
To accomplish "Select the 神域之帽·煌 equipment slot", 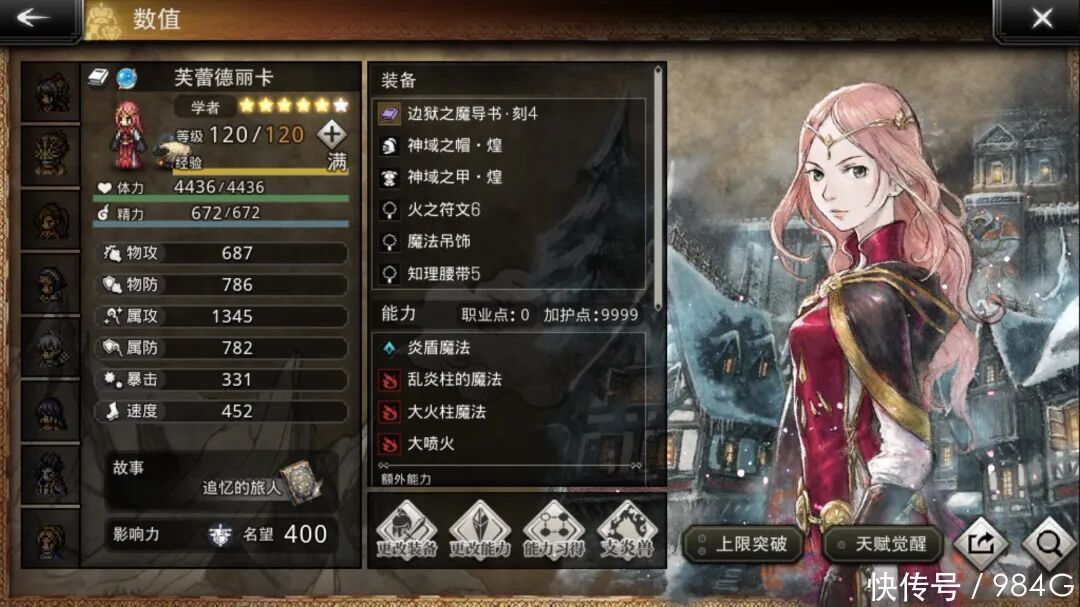I will tap(510, 146).
